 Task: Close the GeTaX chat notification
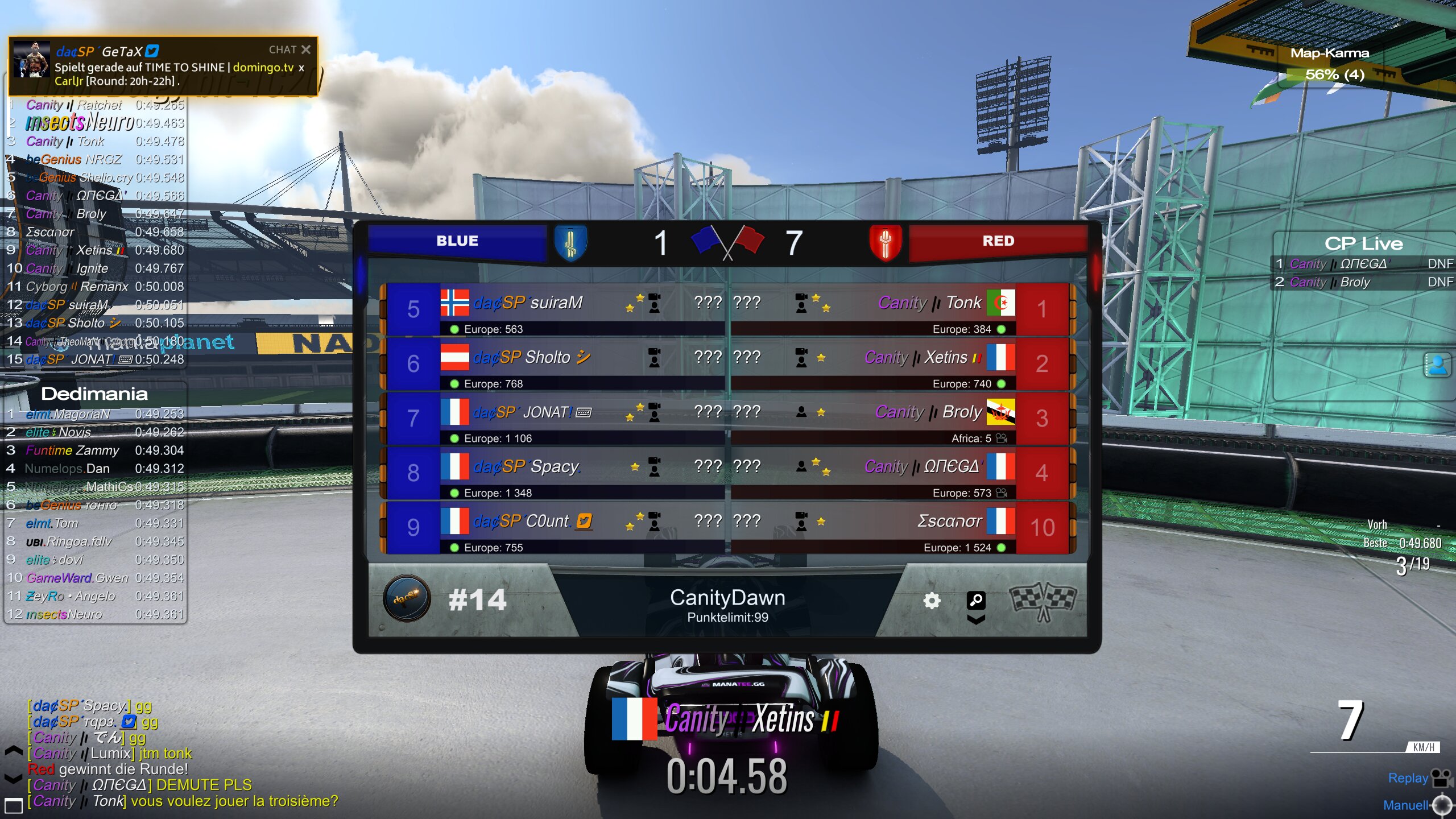(306, 50)
